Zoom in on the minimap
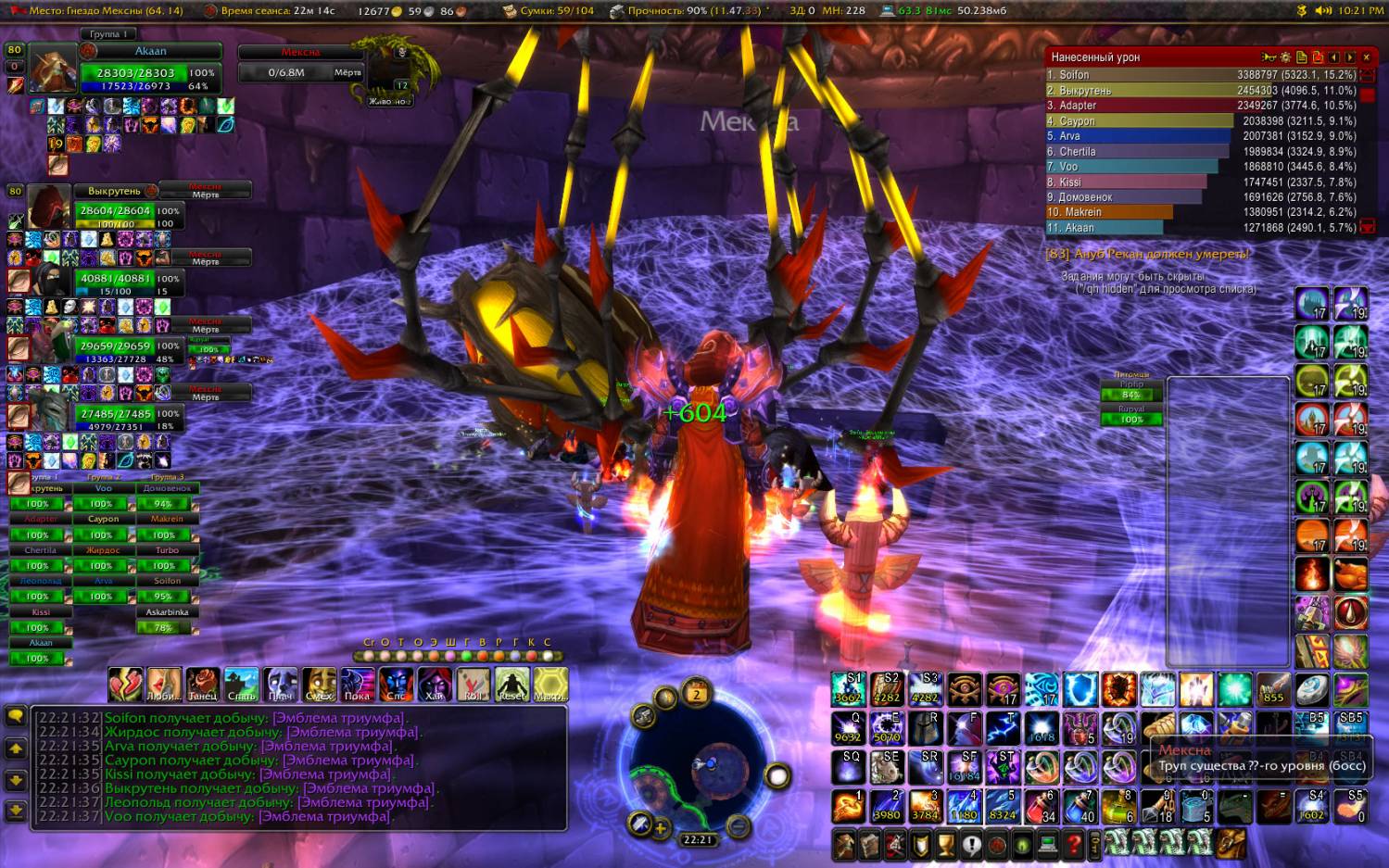 660,828
